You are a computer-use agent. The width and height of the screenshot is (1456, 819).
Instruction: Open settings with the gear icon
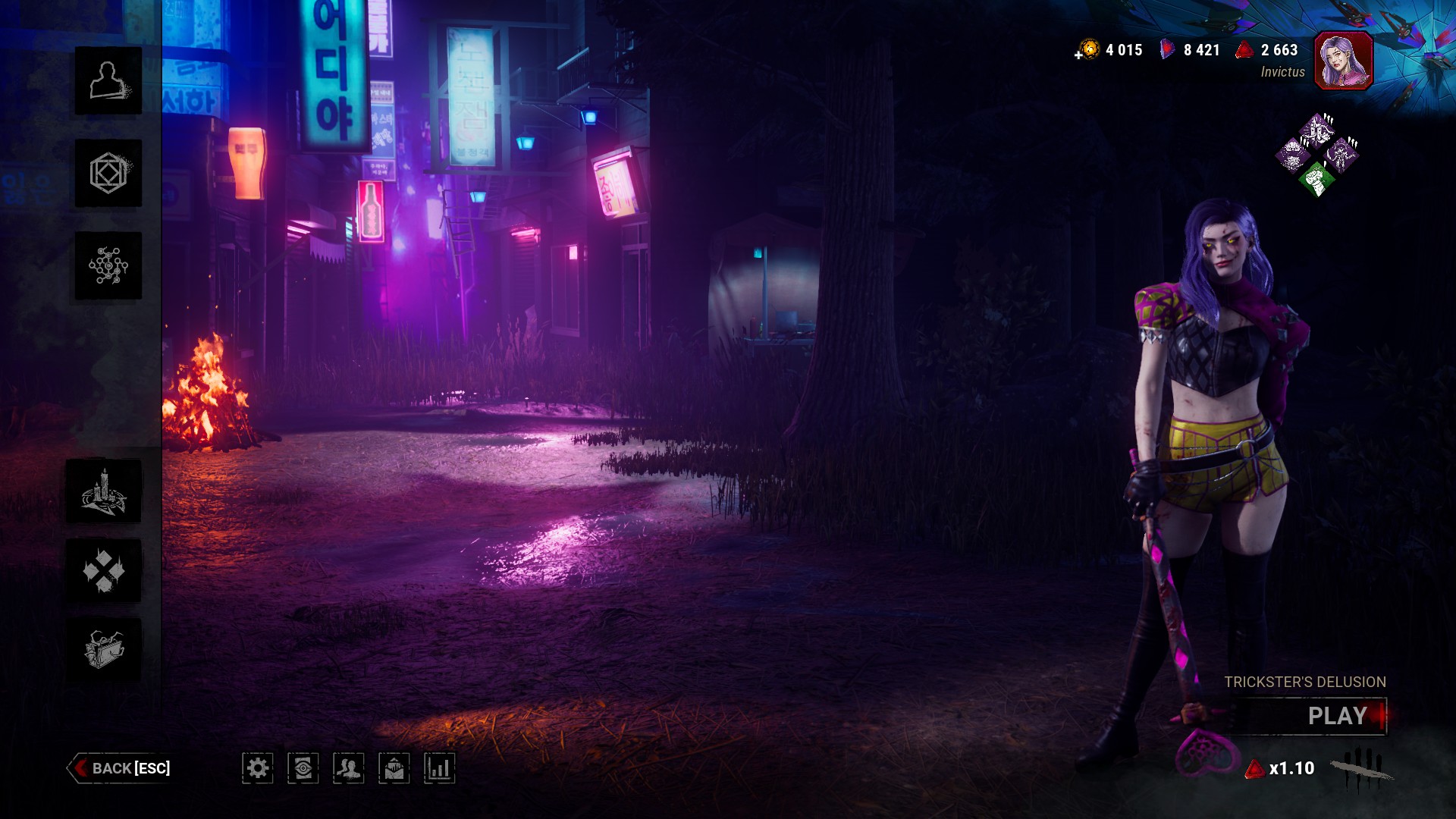pyautogui.click(x=258, y=768)
